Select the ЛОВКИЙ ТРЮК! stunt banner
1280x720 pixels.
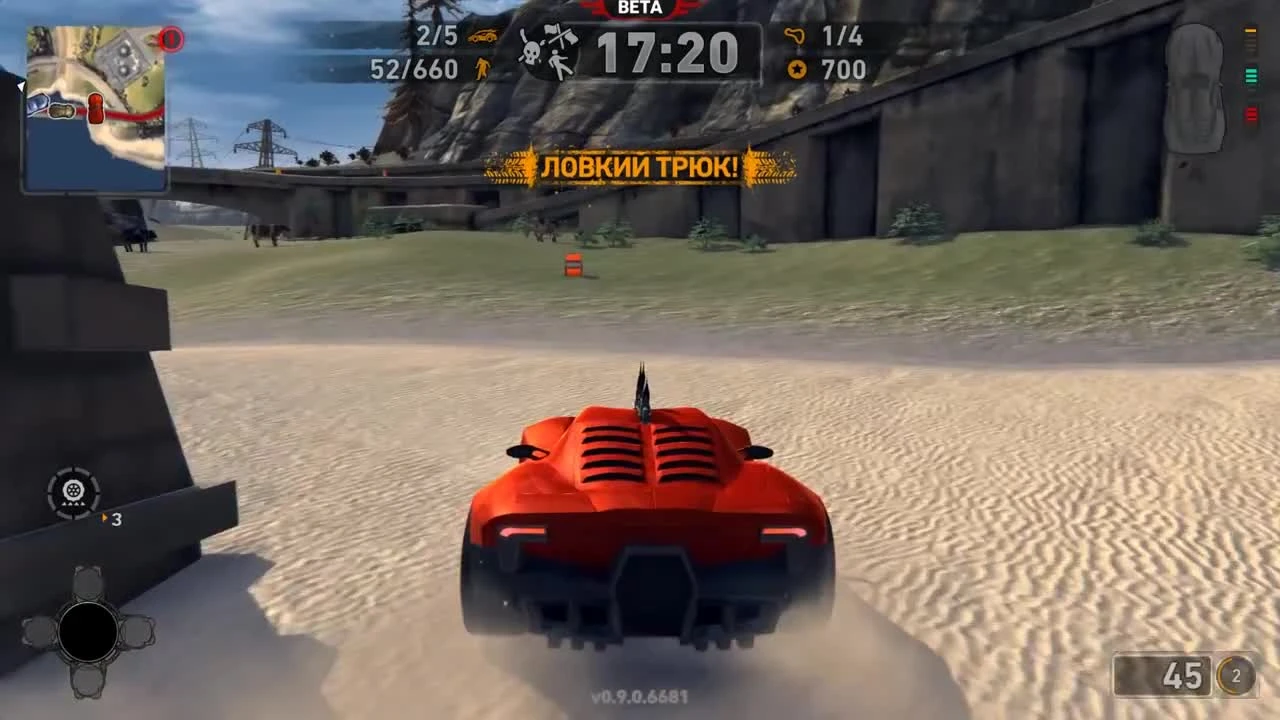(640, 167)
